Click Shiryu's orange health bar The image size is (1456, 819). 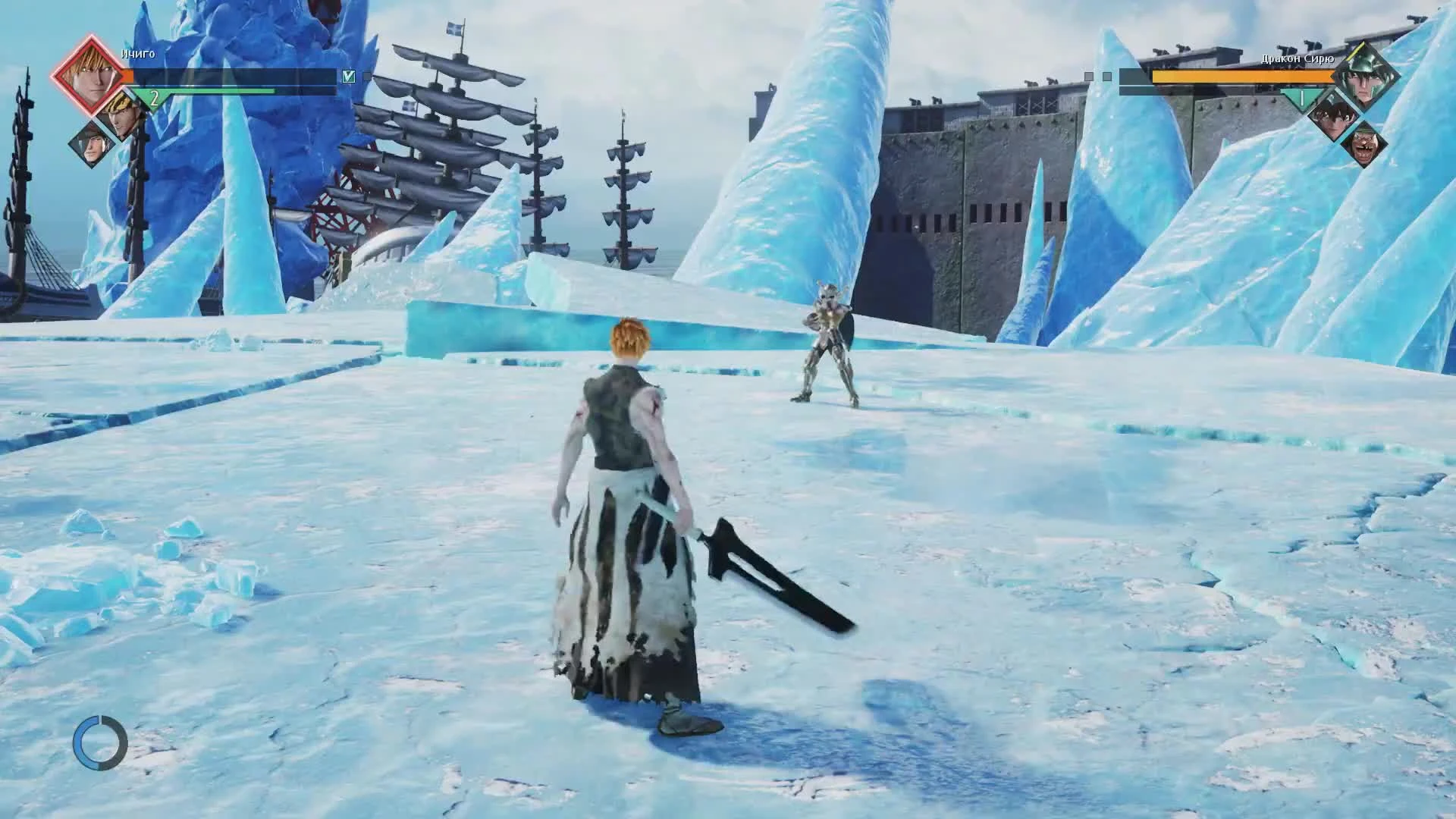click(1242, 77)
